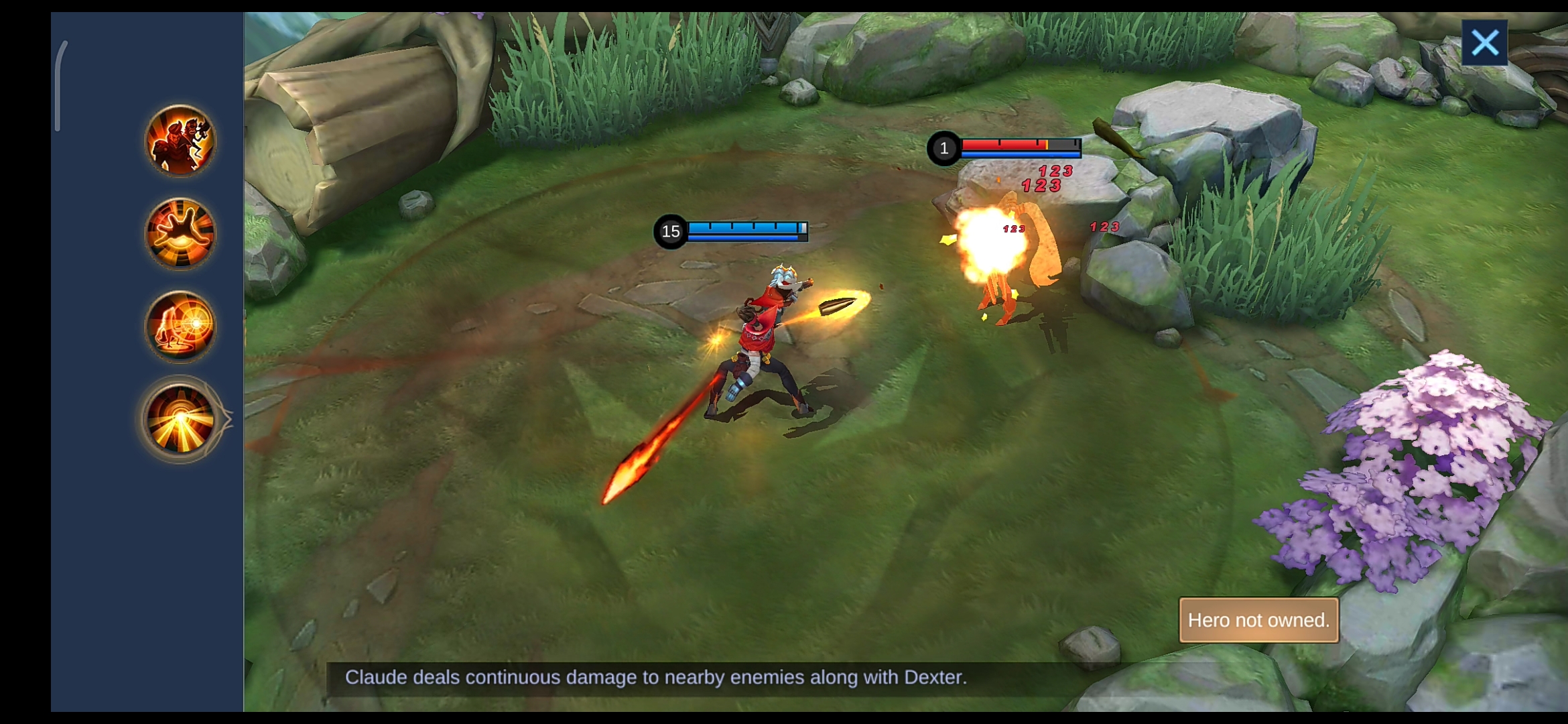This screenshot has width=1568, height=724.
Task: Select the bottom light-burst basic attack icon
Action: coord(180,419)
